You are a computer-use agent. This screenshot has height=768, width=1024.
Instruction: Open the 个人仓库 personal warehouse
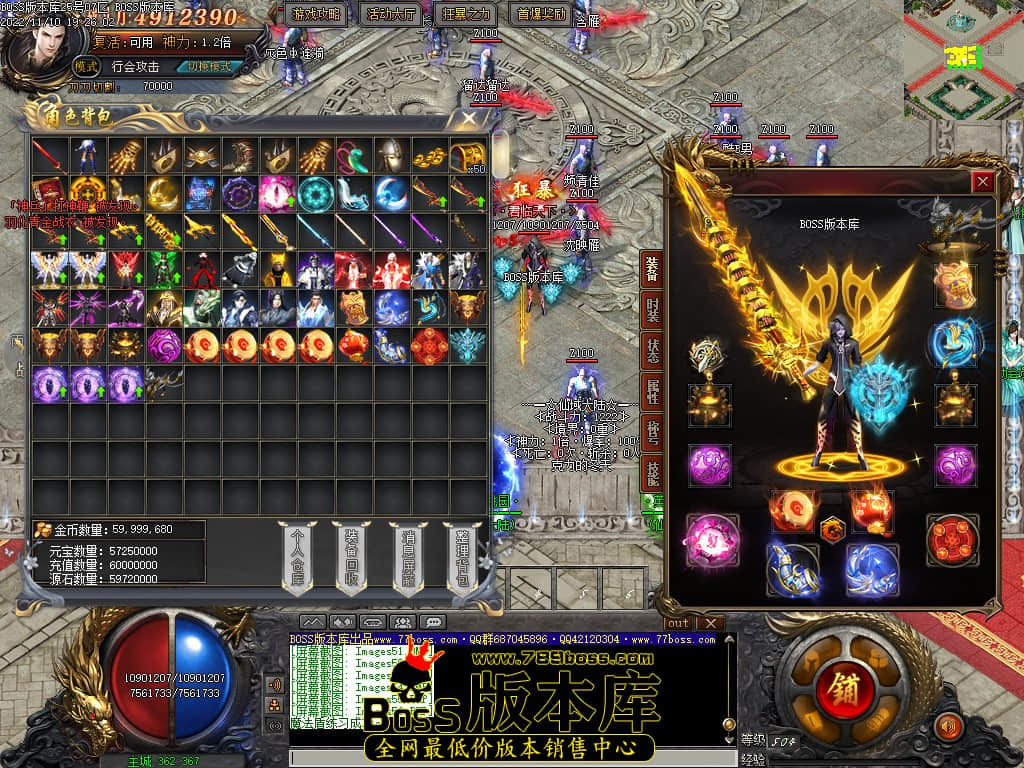(297, 560)
